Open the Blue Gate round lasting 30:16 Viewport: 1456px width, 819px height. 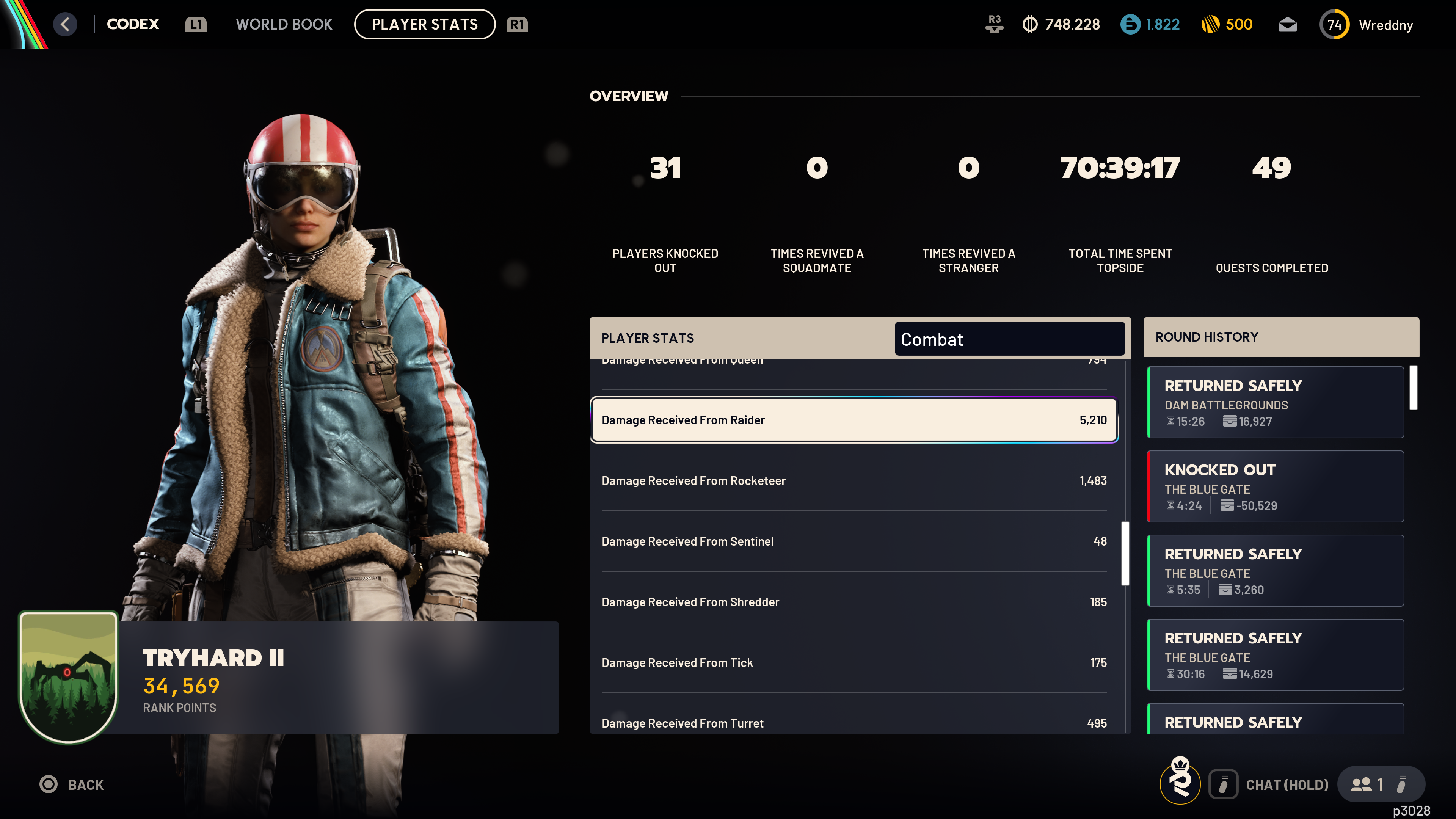1275,655
